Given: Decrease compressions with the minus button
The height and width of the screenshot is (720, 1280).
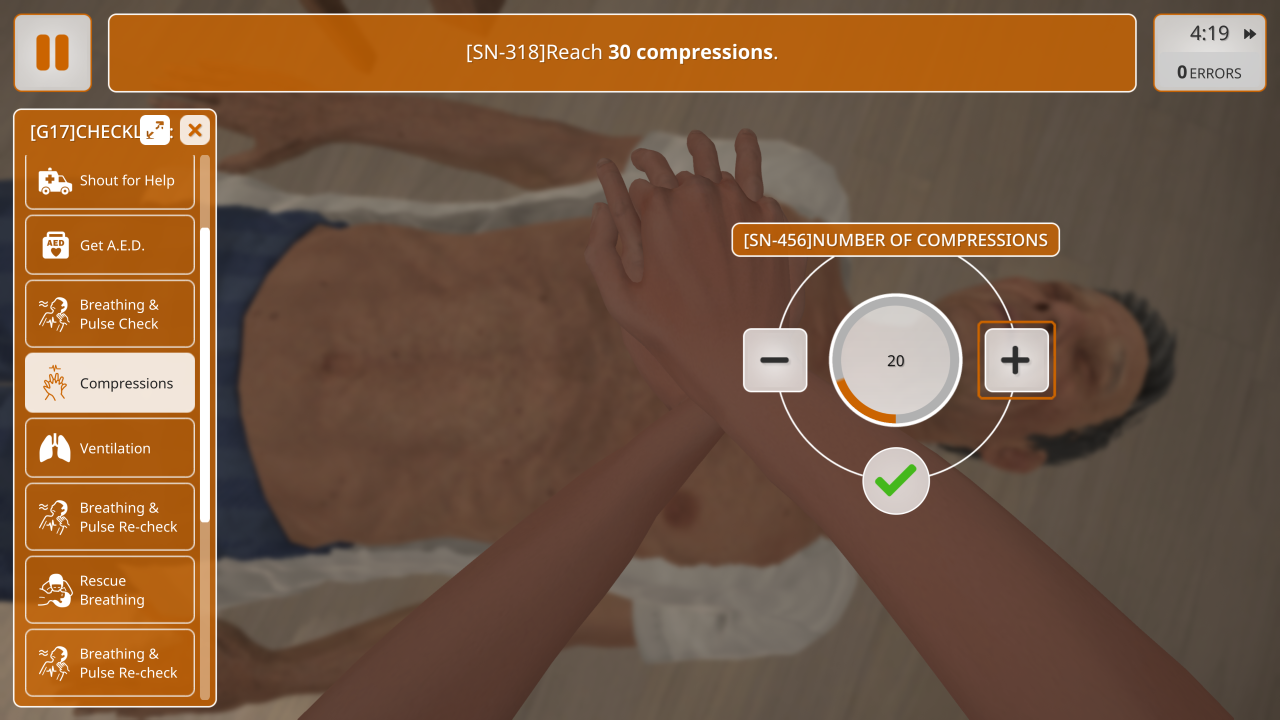Looking at the screenshot, I should pos(775,360).
